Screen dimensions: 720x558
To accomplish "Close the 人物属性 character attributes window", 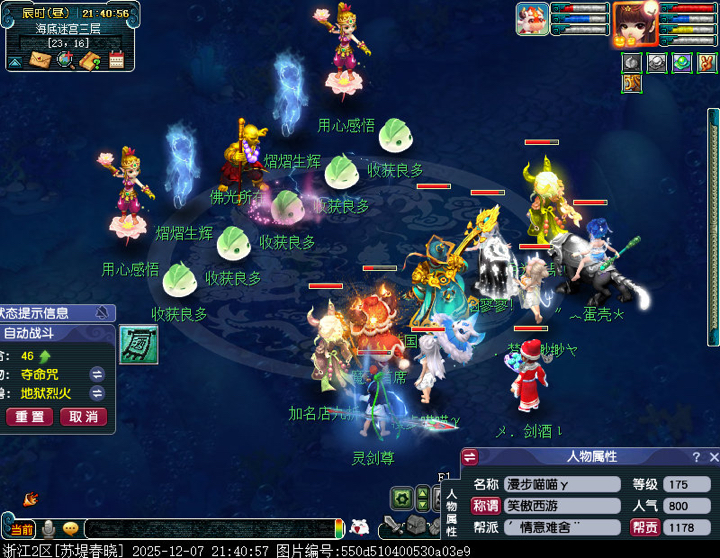I will click(x=714, y=457).
